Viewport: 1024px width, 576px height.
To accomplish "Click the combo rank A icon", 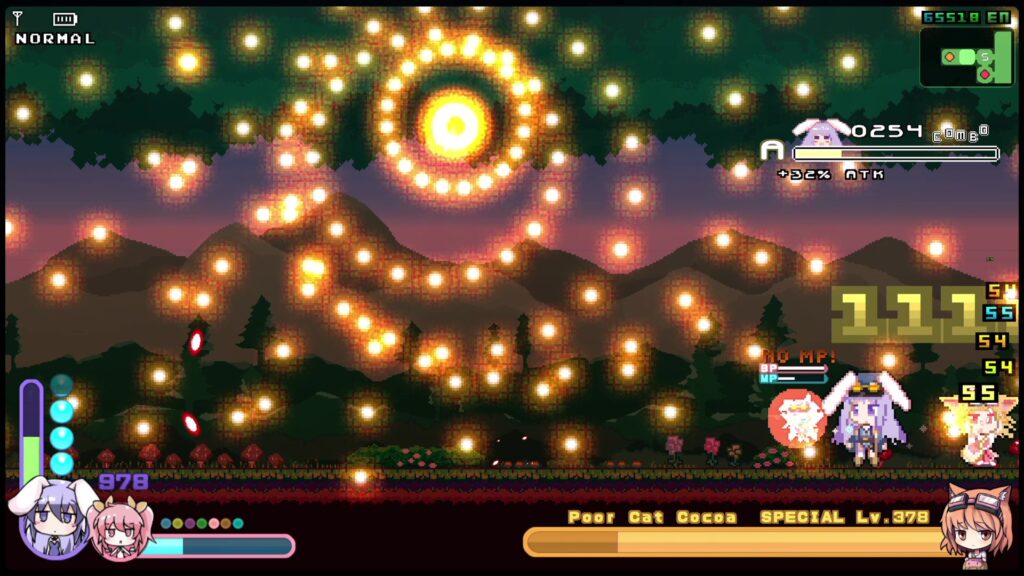I will pos(772,151).
